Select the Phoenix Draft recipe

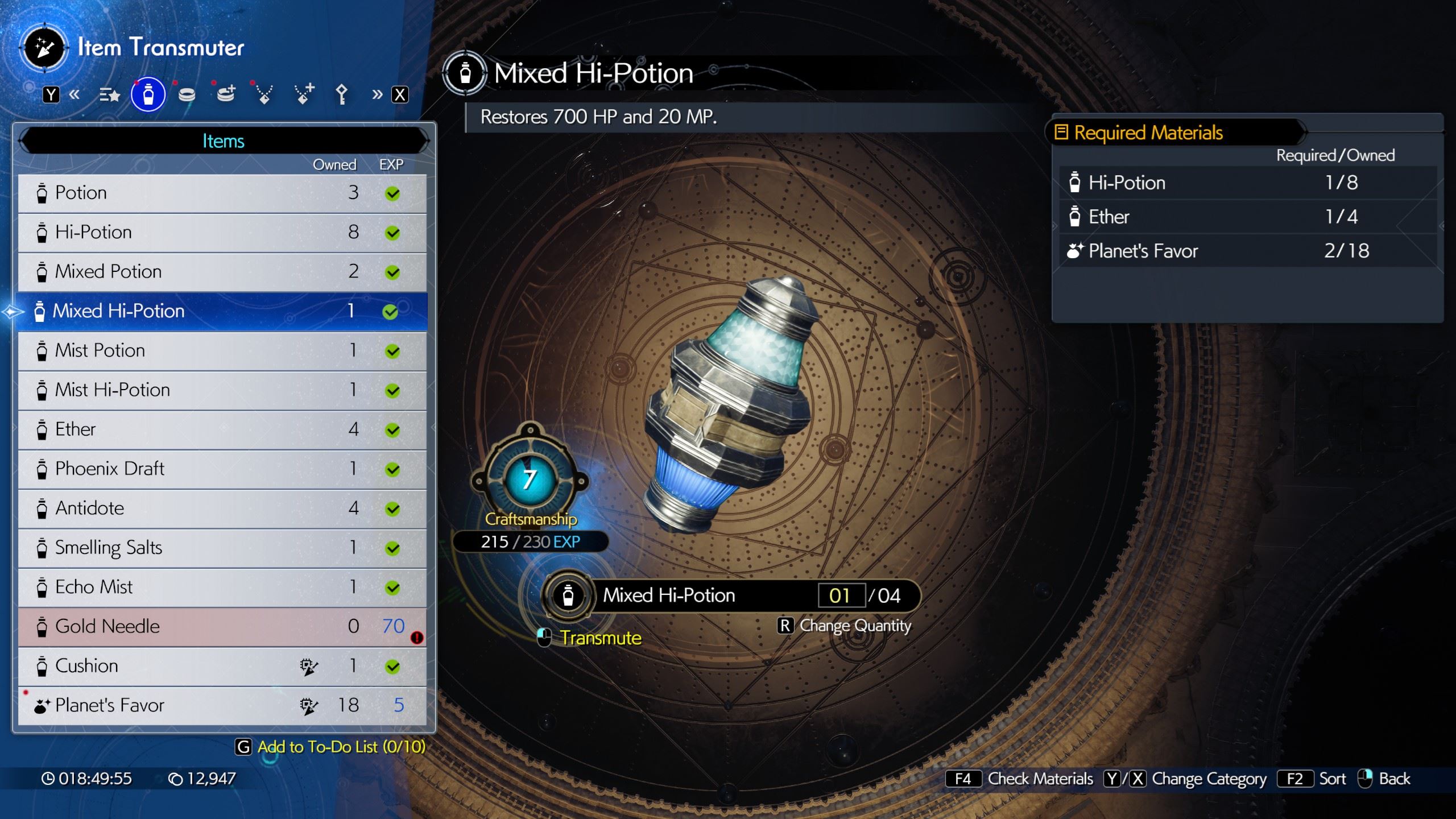pyautogui.click(x=222, y=469)
